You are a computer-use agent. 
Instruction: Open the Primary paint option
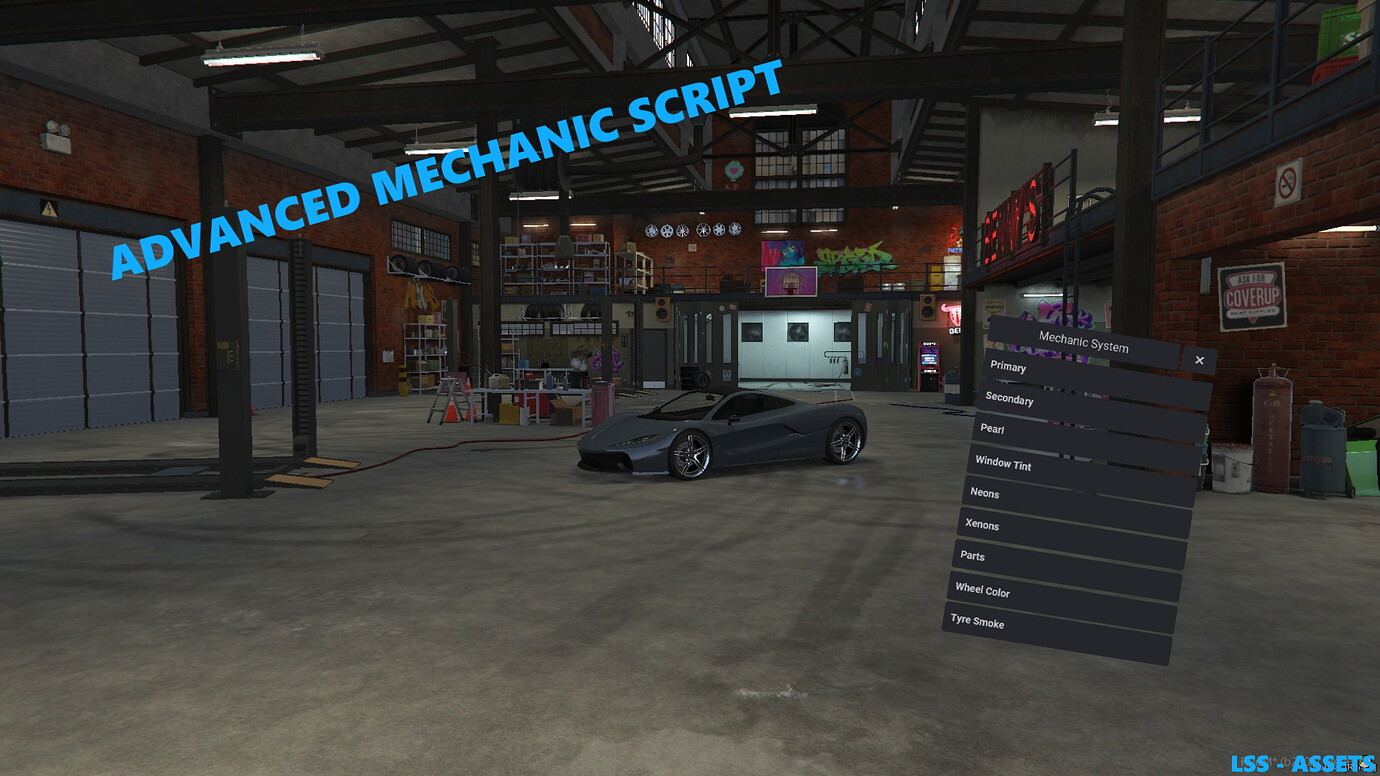[1008, 367]
